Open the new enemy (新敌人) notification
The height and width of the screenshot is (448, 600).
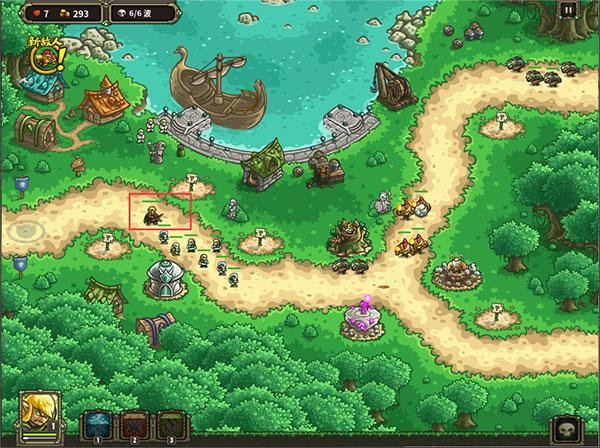[x=45, y=59]
